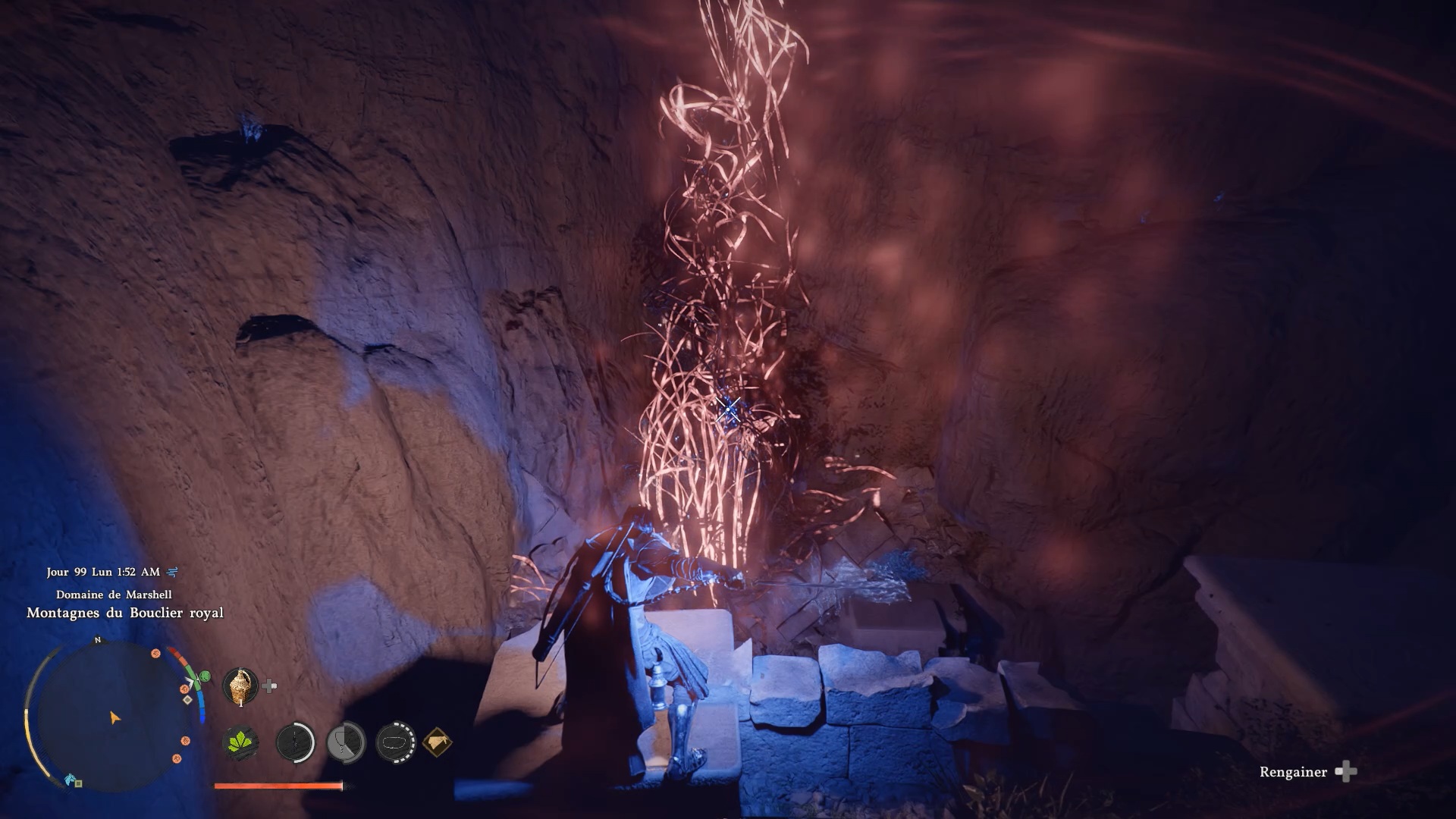Select the wicker flask item slot
This screenshot has width=1456, height=819.
(240, 686)
